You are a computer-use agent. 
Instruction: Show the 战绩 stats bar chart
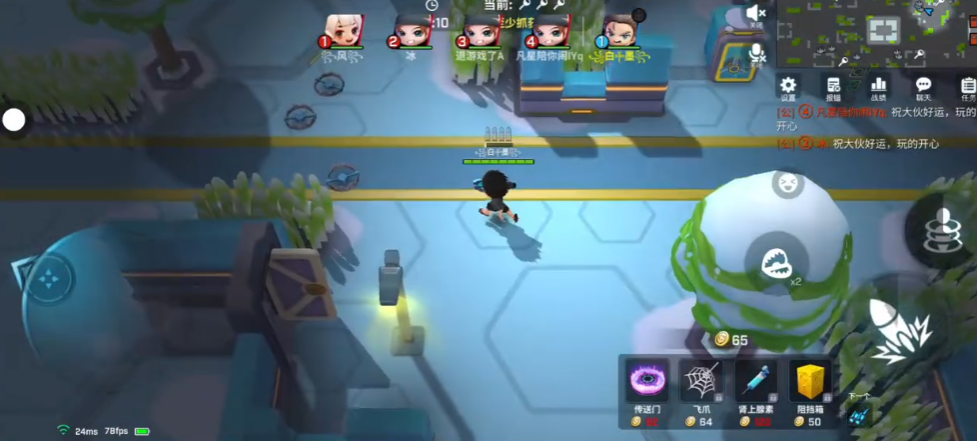pos(879,87)
